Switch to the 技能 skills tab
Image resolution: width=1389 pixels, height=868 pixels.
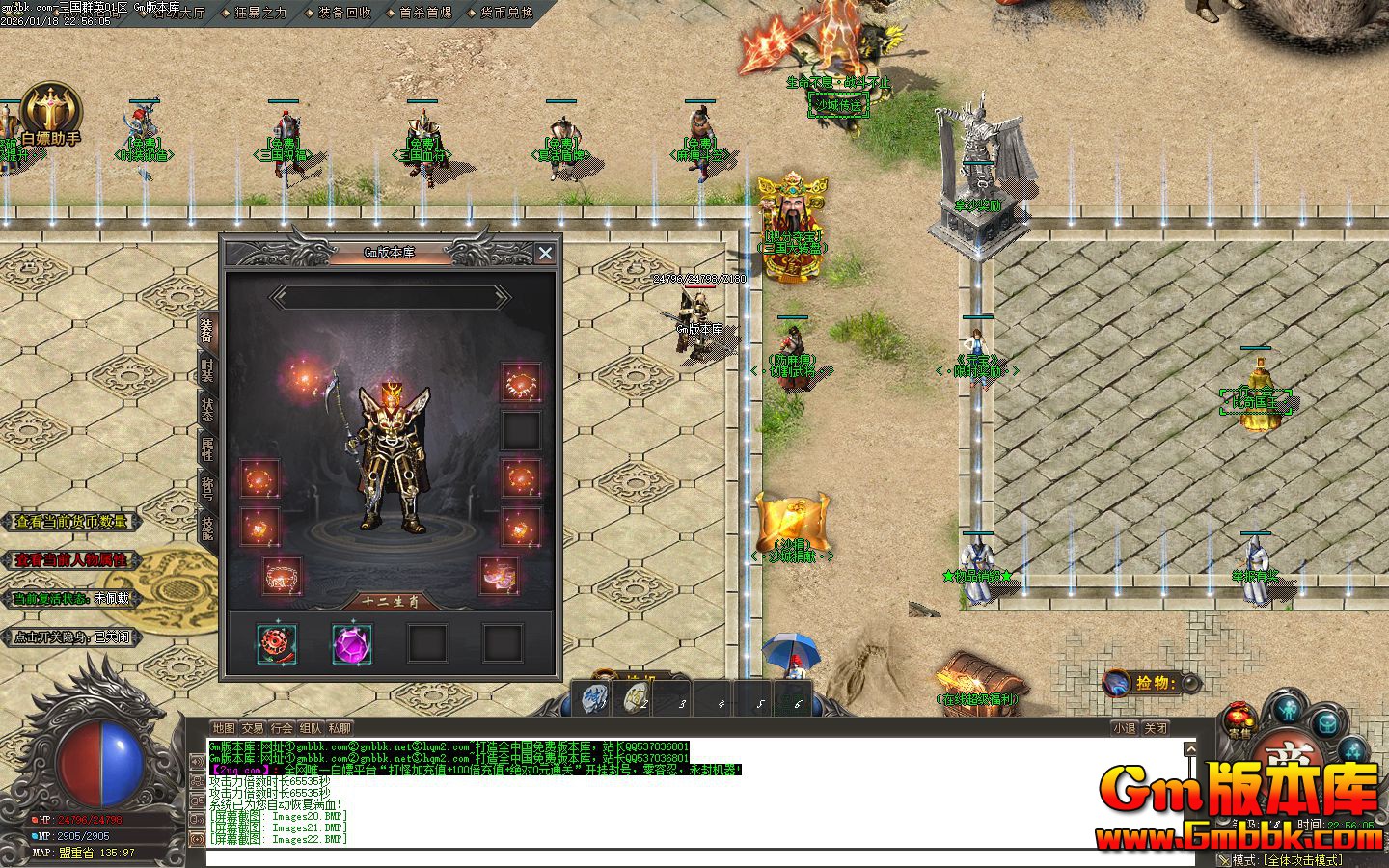click(x=207, y=527)
